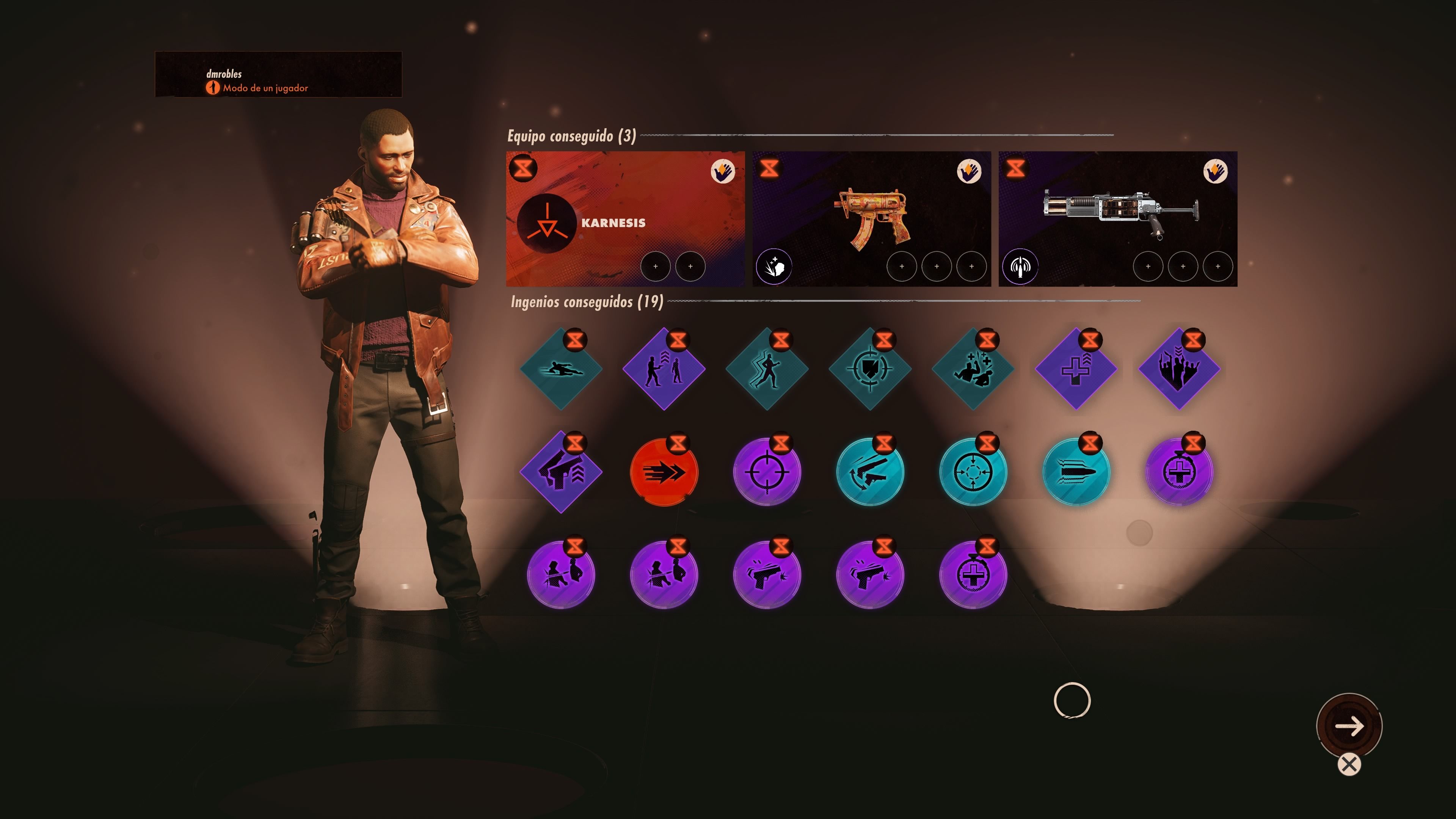1456x819 pixels.
Task: Choose the teal dual guns trinket
Action: tap(870, 472)
